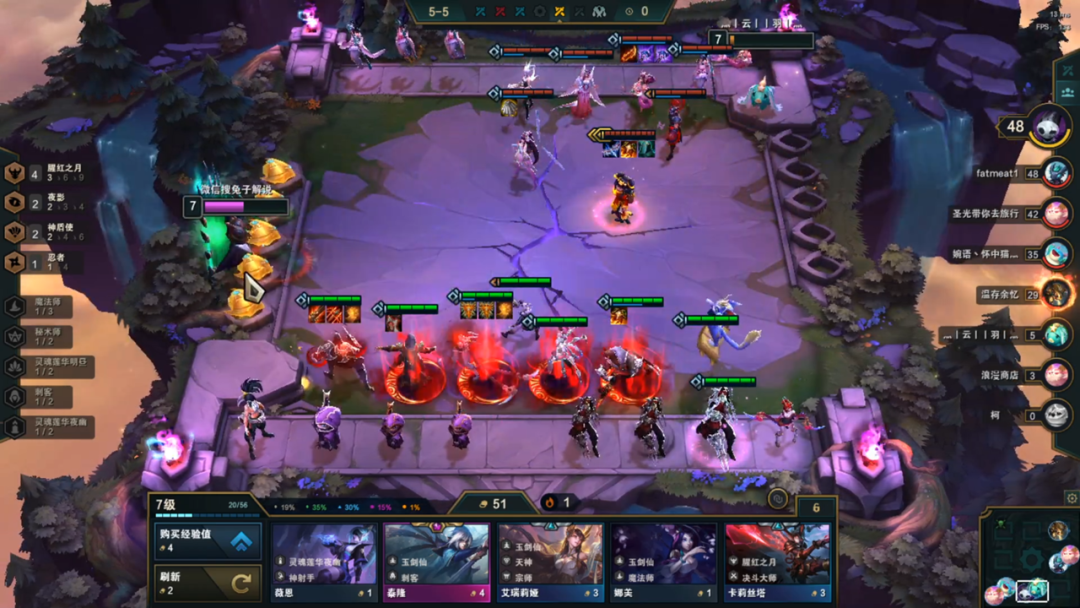The image size is (1080, 608).
Task: Select the 艾瑞莉娅 champion card
Action: point(551,563)
